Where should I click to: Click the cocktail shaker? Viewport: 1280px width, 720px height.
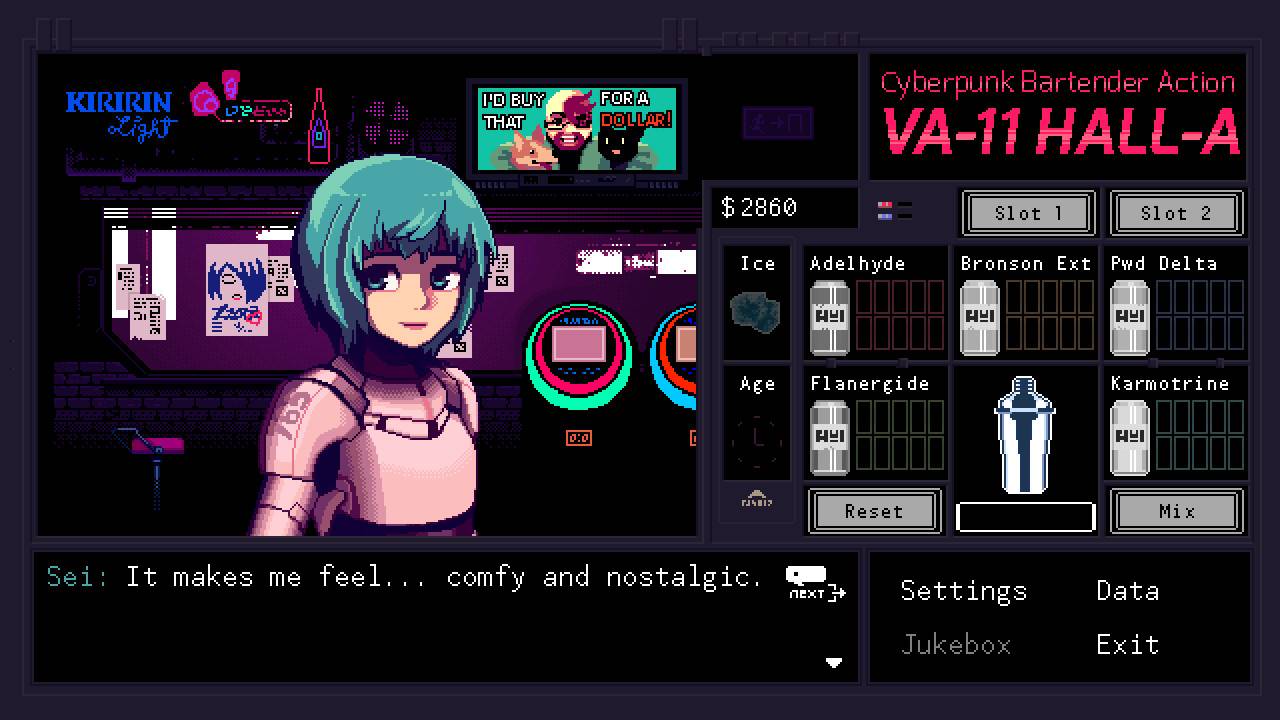coord(1025,440)
